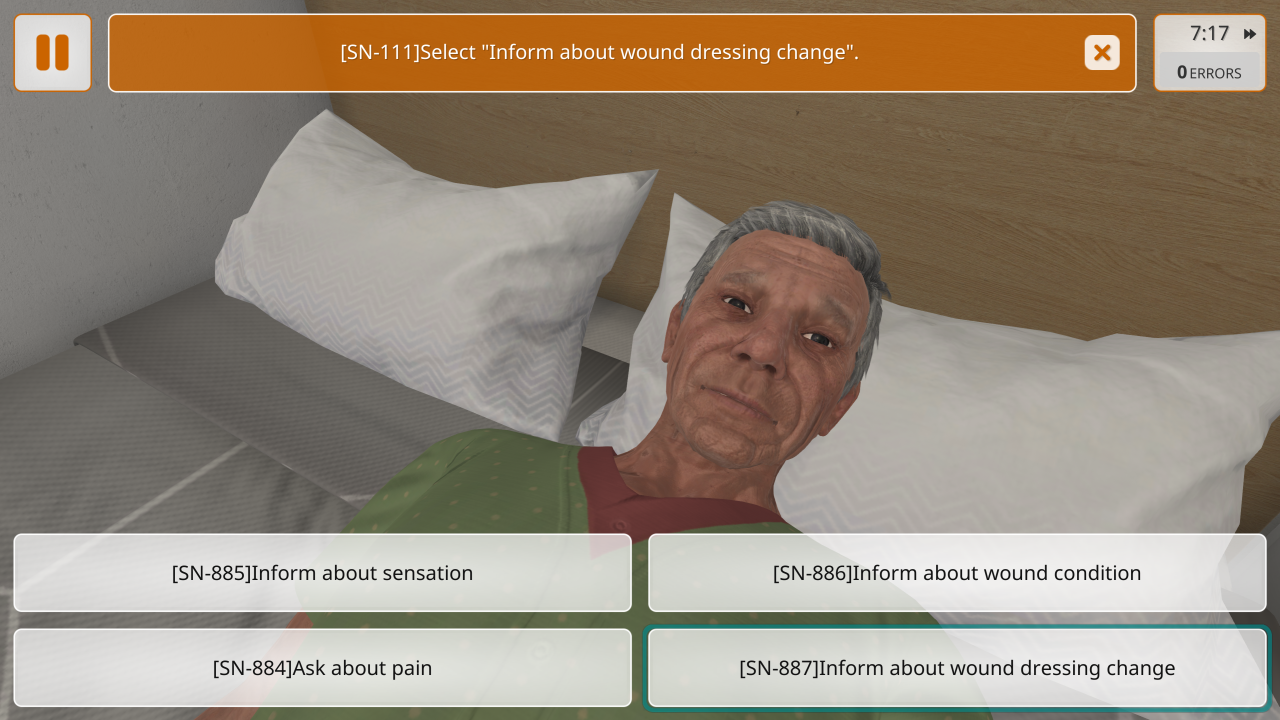This screenshot has height=720, width=1280.
Task: Select "Inform about wound dressing change"
Action: coord(957,668)
